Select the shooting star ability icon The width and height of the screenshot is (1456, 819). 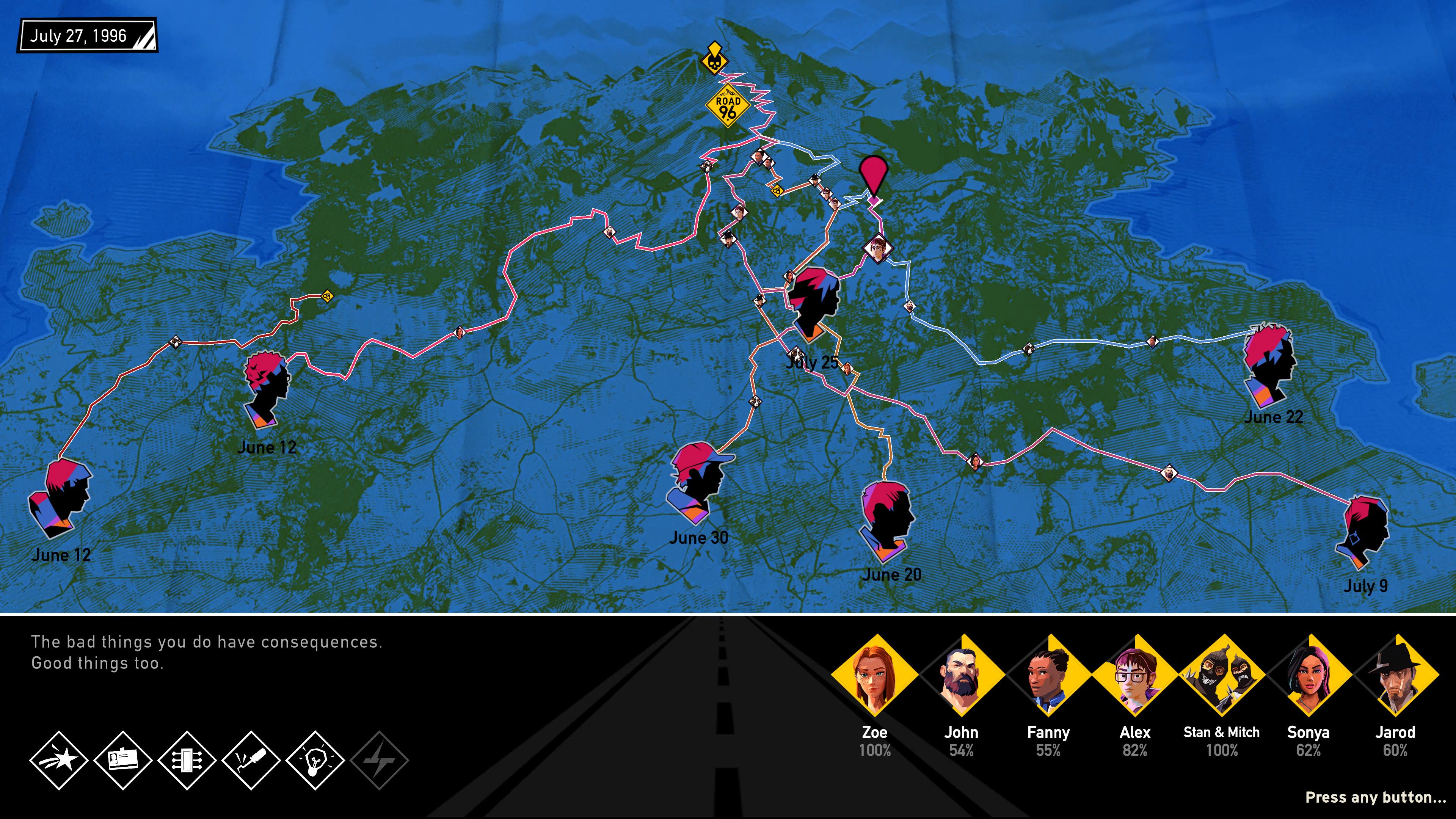pos(59,759)
